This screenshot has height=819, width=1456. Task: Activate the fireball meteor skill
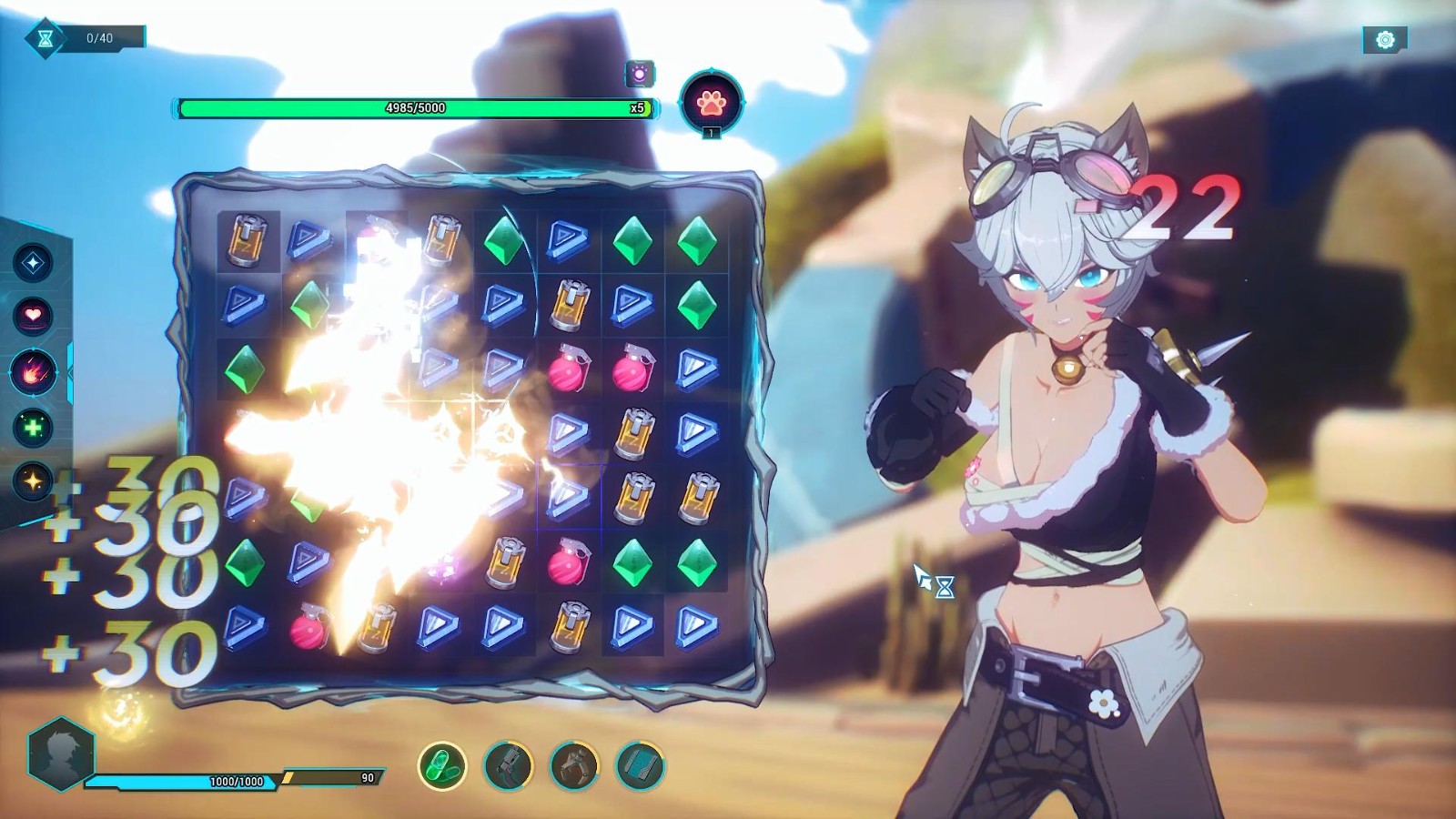point(33,372)
